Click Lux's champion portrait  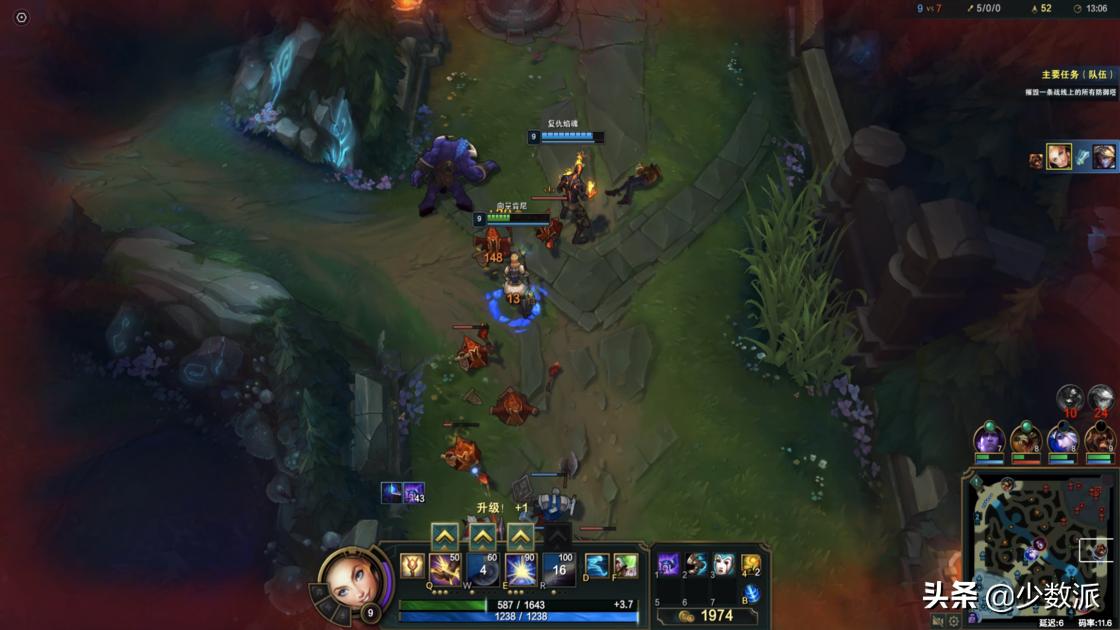(x=350, y=578)
